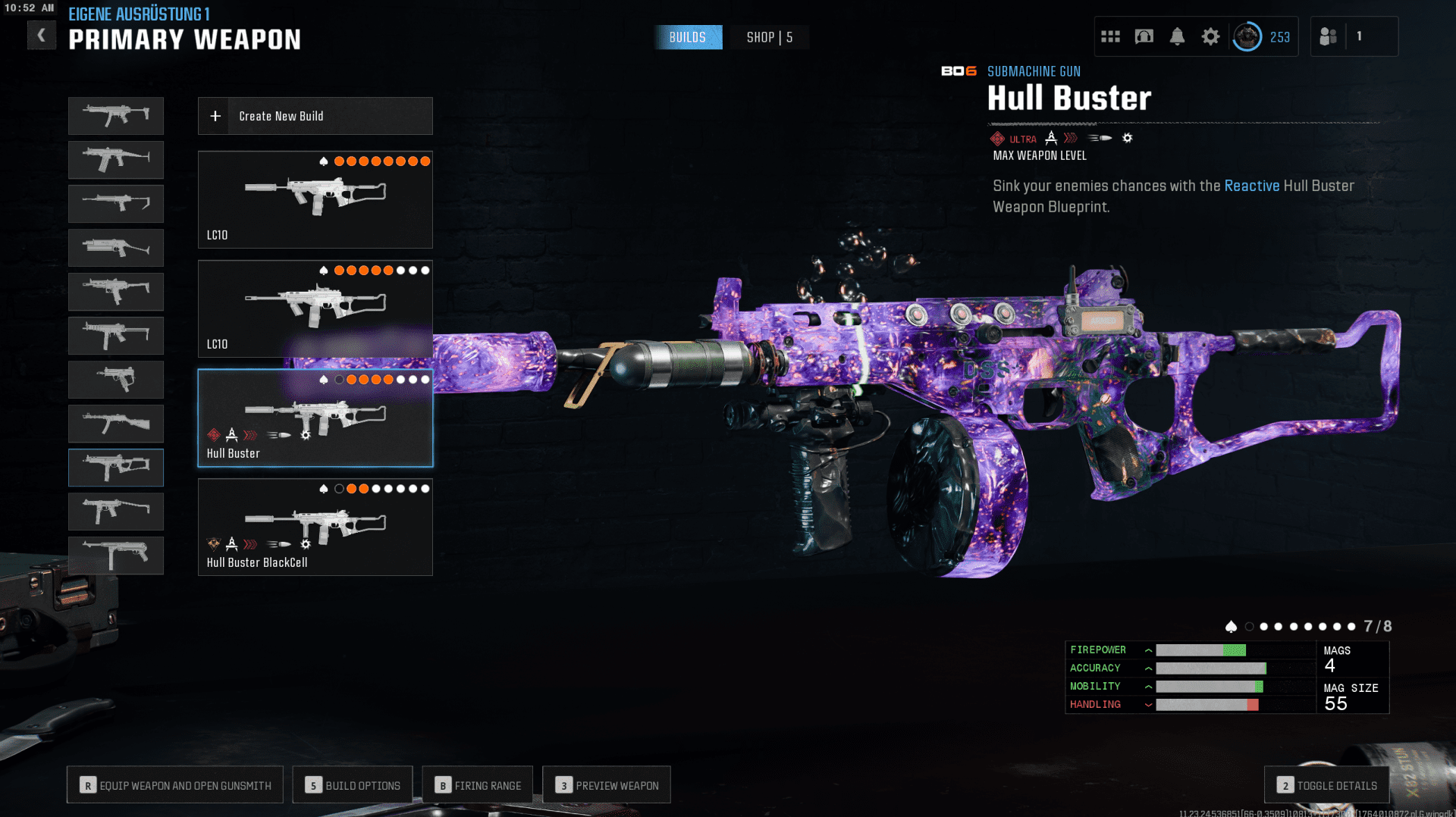Select the bottom weapon in the list
1456x817 pixels.
click(x=115, y=556)
